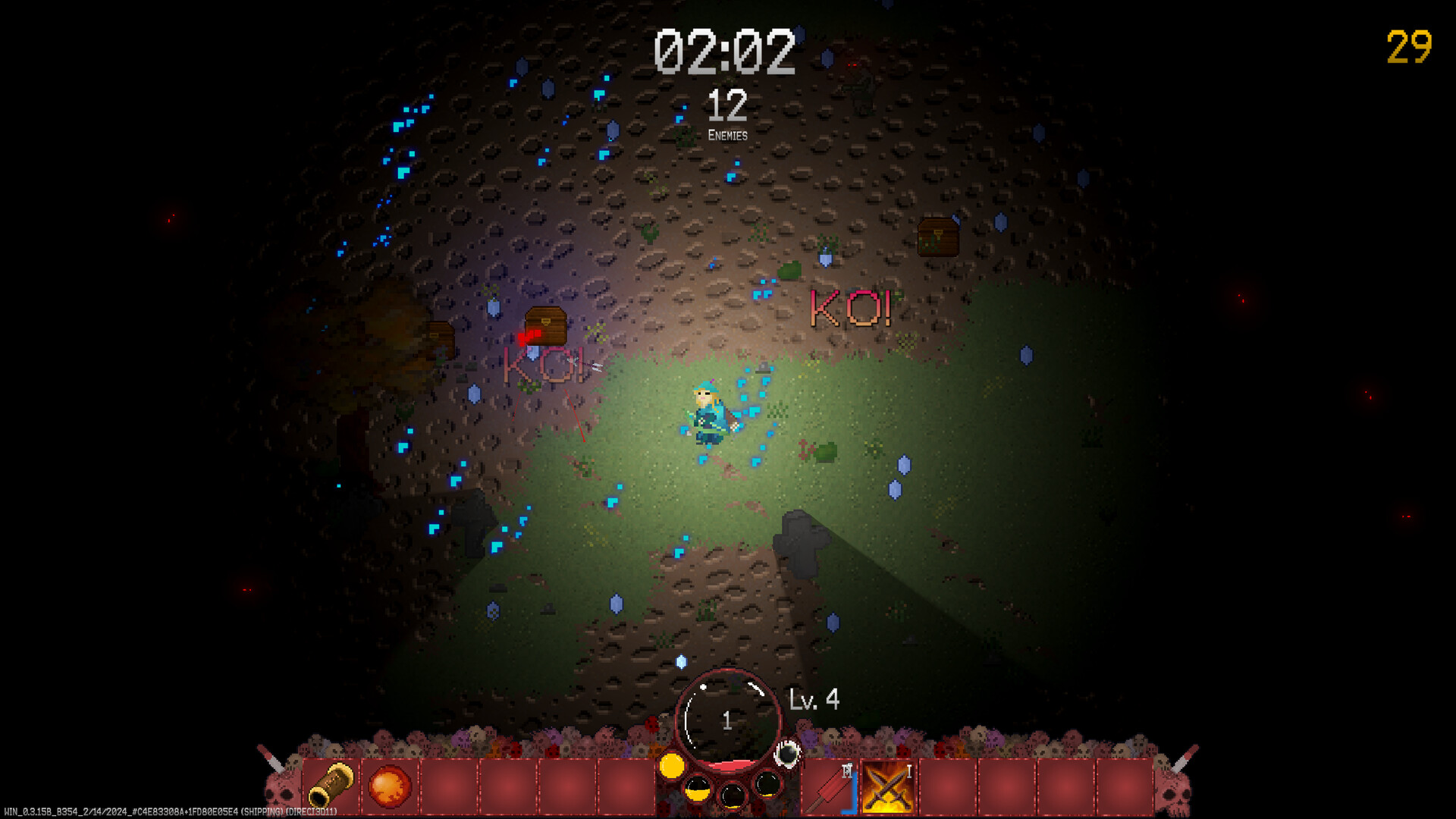1456x819 pixels.
Task: Click the yellow resource orb left of the health meter
Action: point(672,765)
